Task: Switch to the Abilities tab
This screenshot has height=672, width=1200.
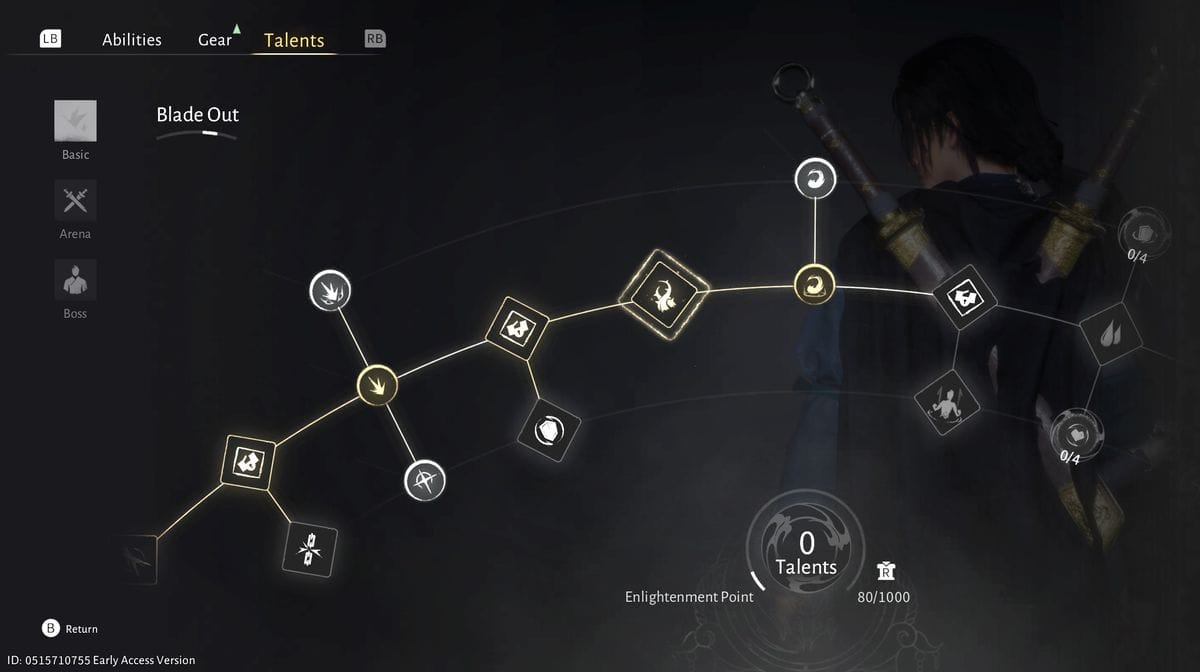Action: click(x=131, y=40)
